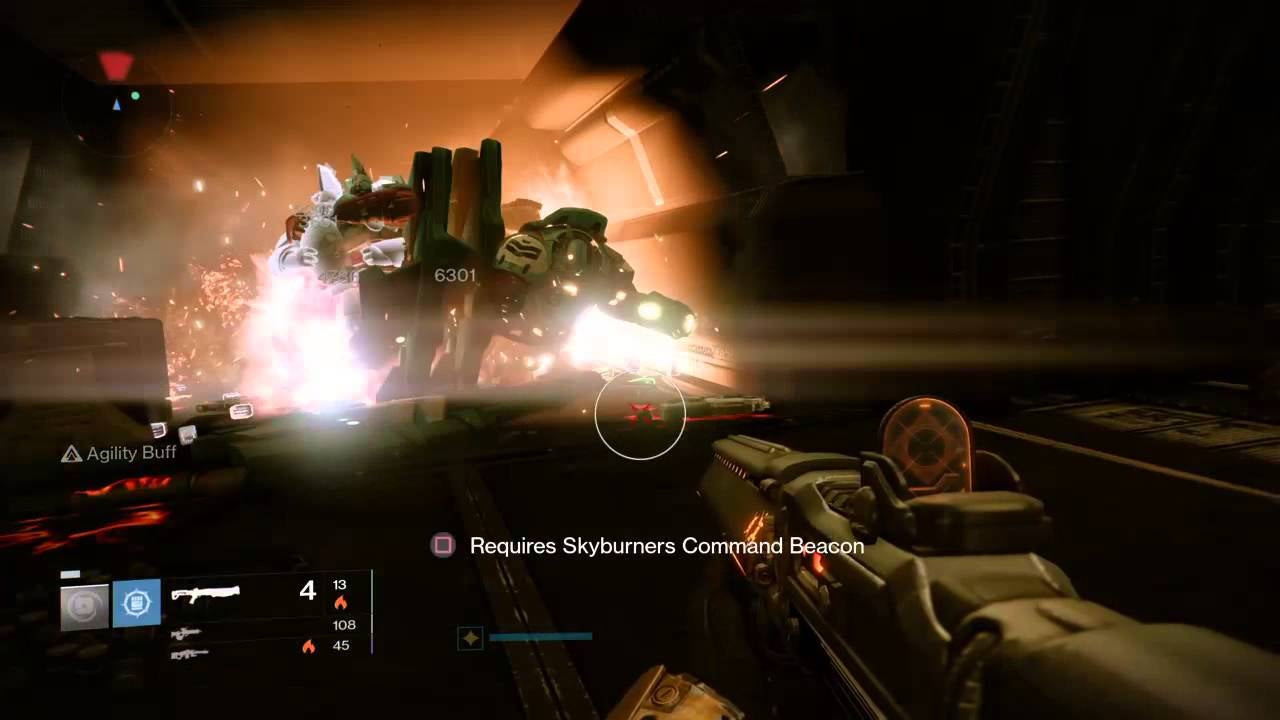Select the green ally dot on radar
1280x720 pixels.
(x=135, y=96)
